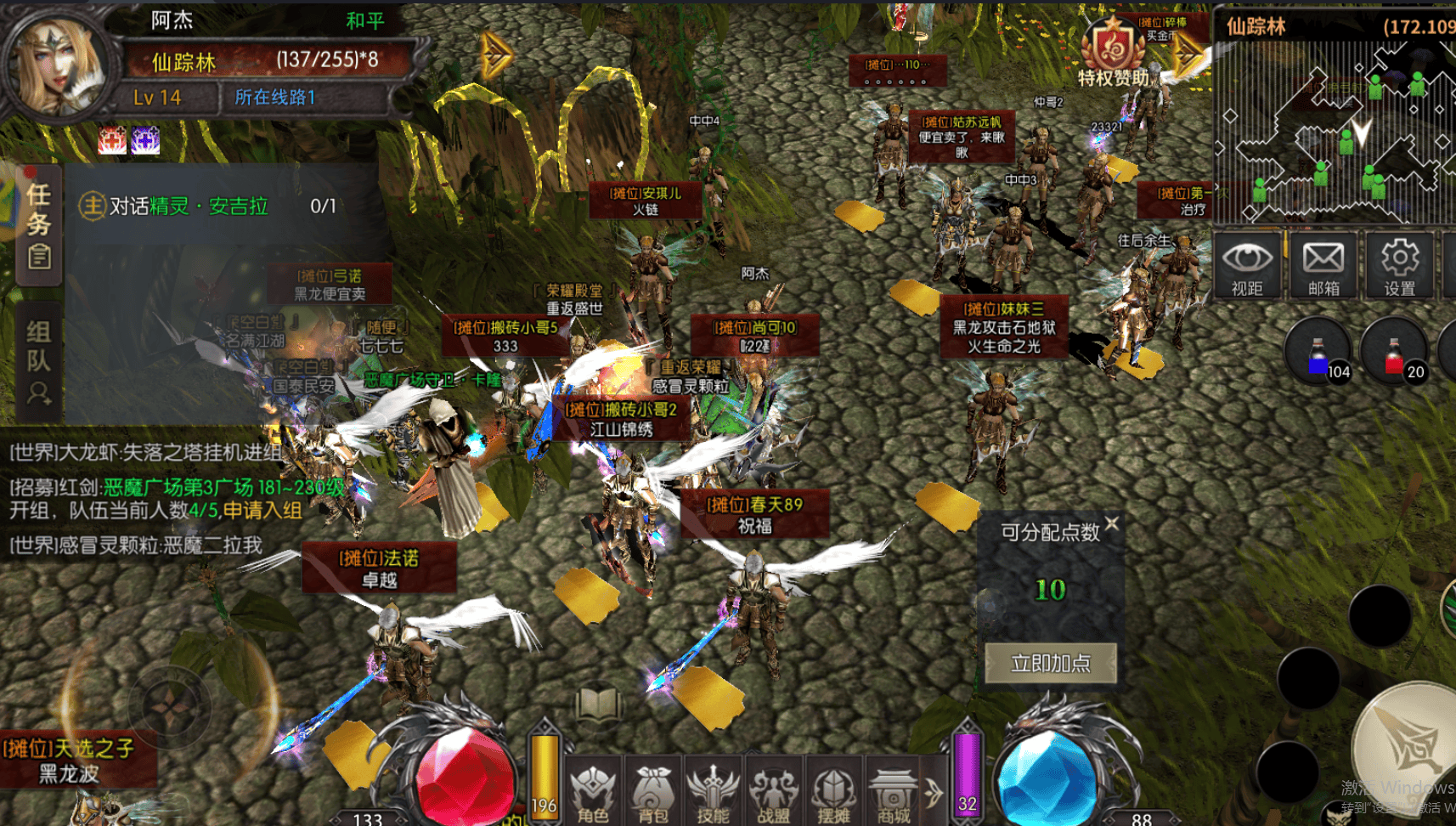Toggle 视距 view distance

click(1247, 266)
